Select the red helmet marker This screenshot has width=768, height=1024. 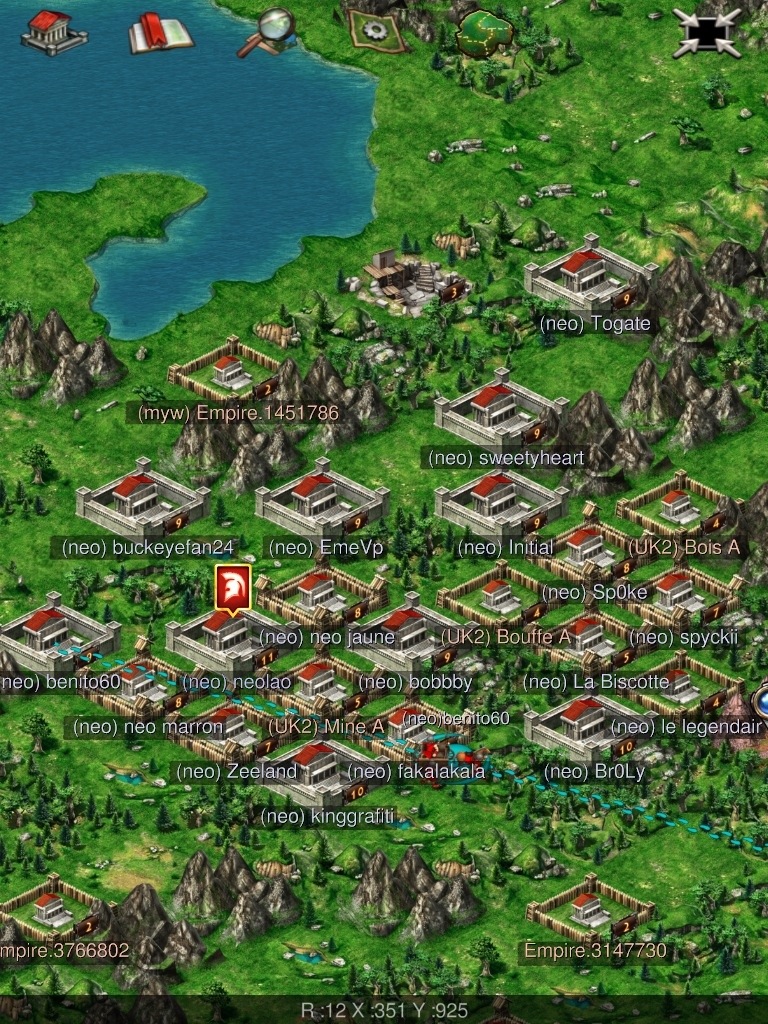233,589
